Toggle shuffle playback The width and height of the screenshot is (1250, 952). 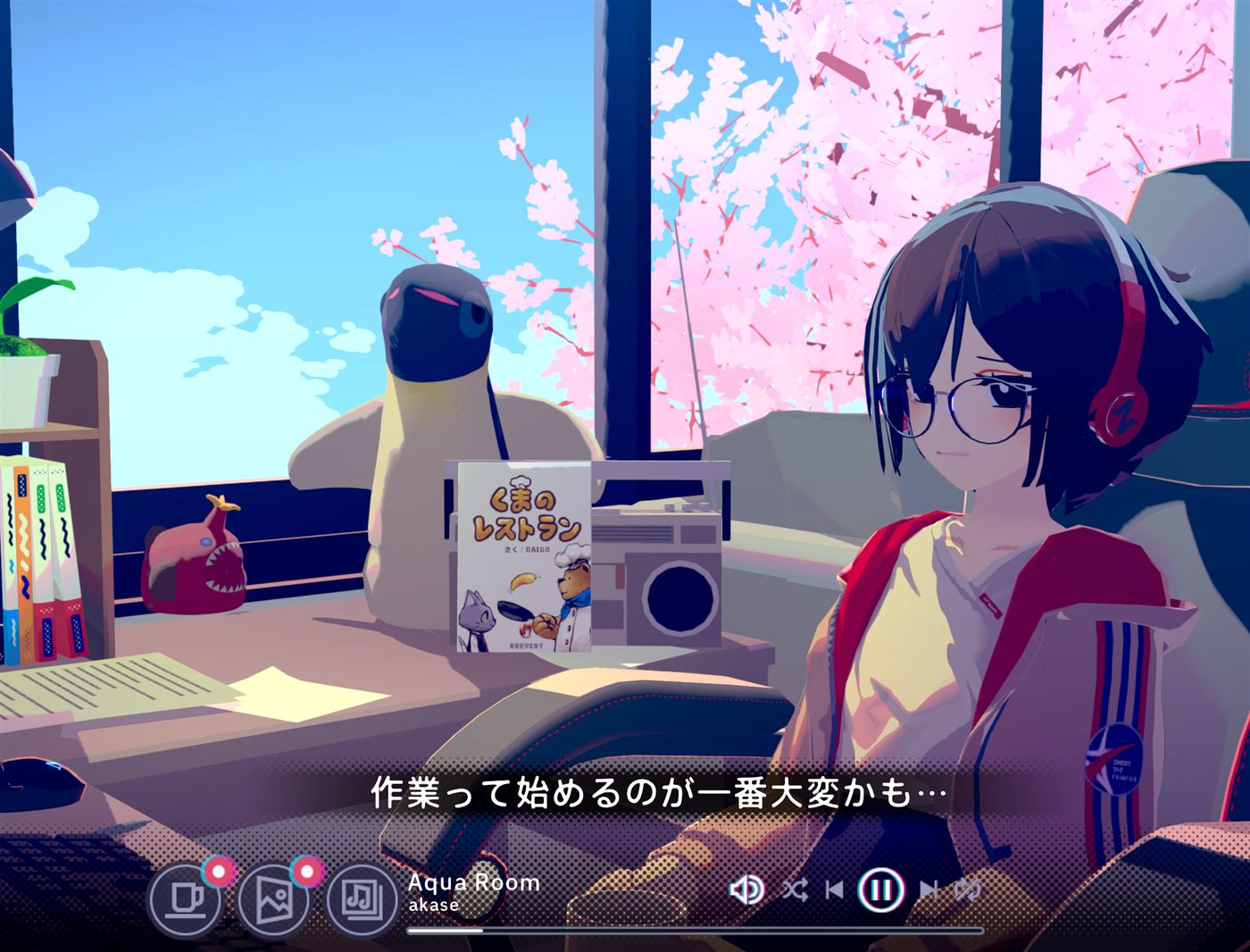pos(794,889)
